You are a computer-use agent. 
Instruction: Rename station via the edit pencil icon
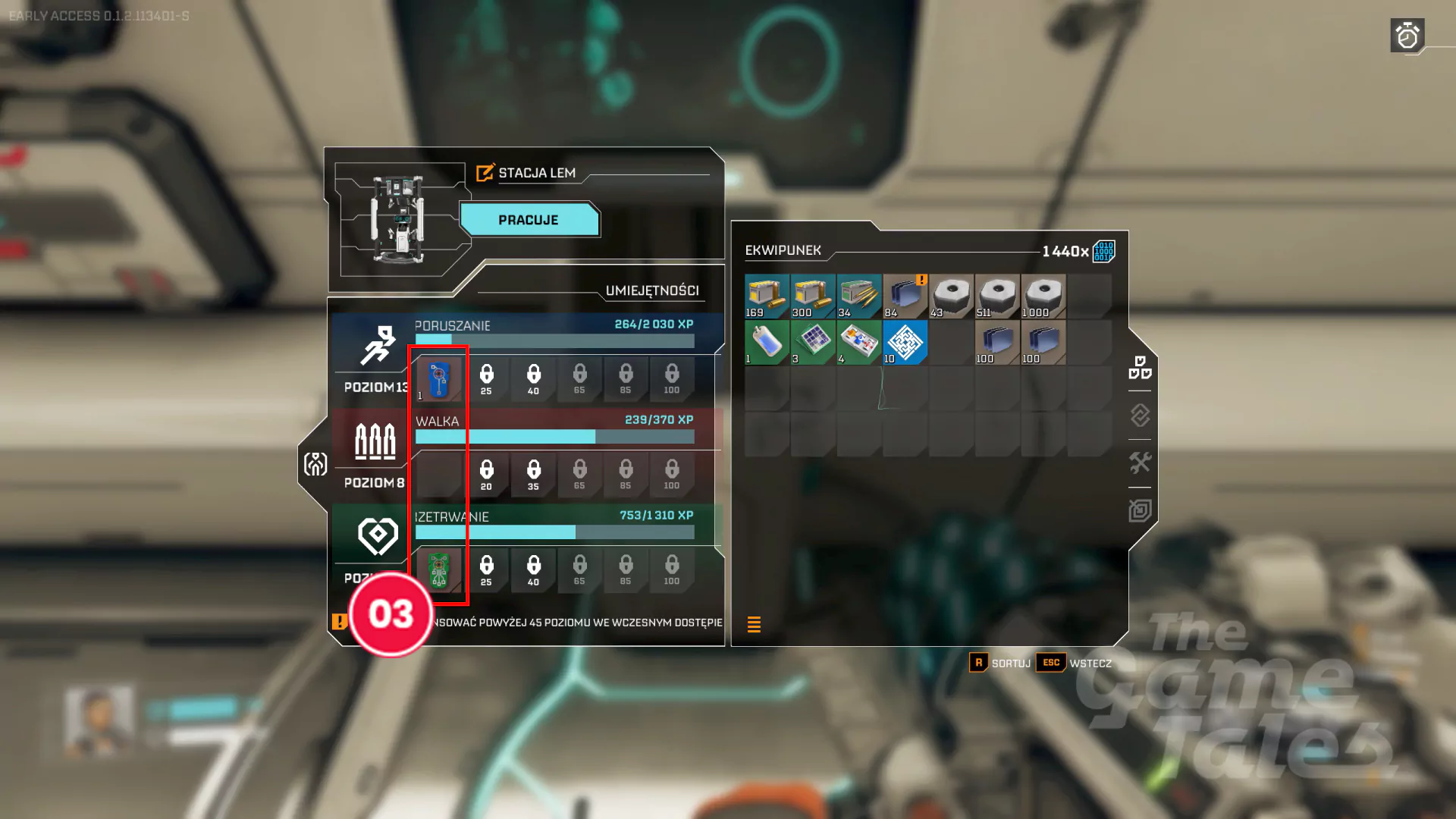(485, 173)
